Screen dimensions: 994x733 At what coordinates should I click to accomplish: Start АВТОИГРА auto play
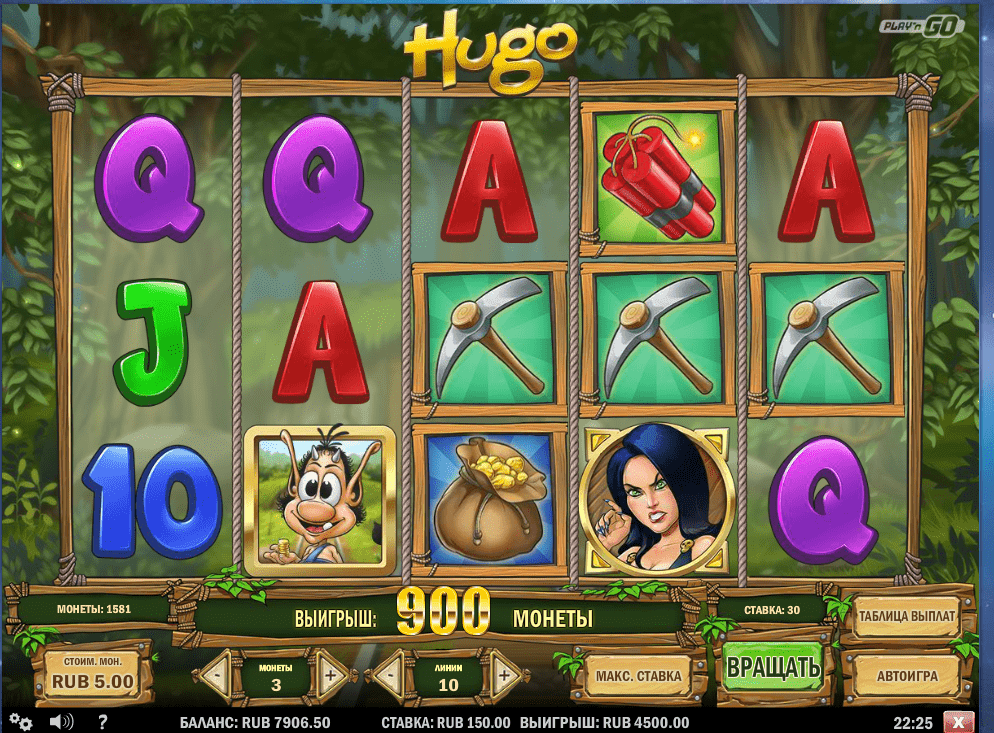[906, 676]
